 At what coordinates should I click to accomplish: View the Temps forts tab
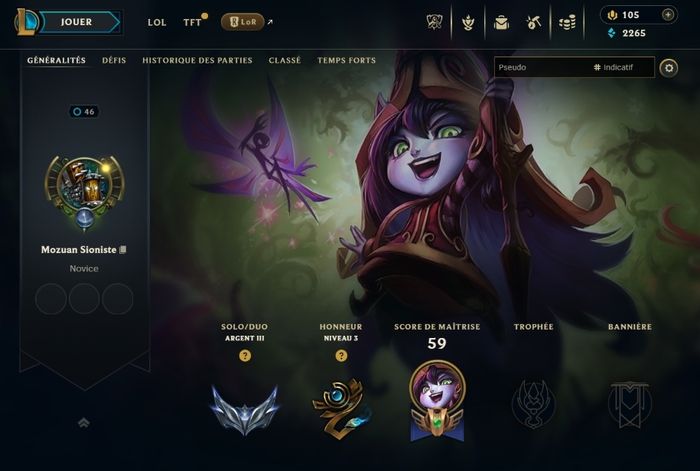pos(347,60)
